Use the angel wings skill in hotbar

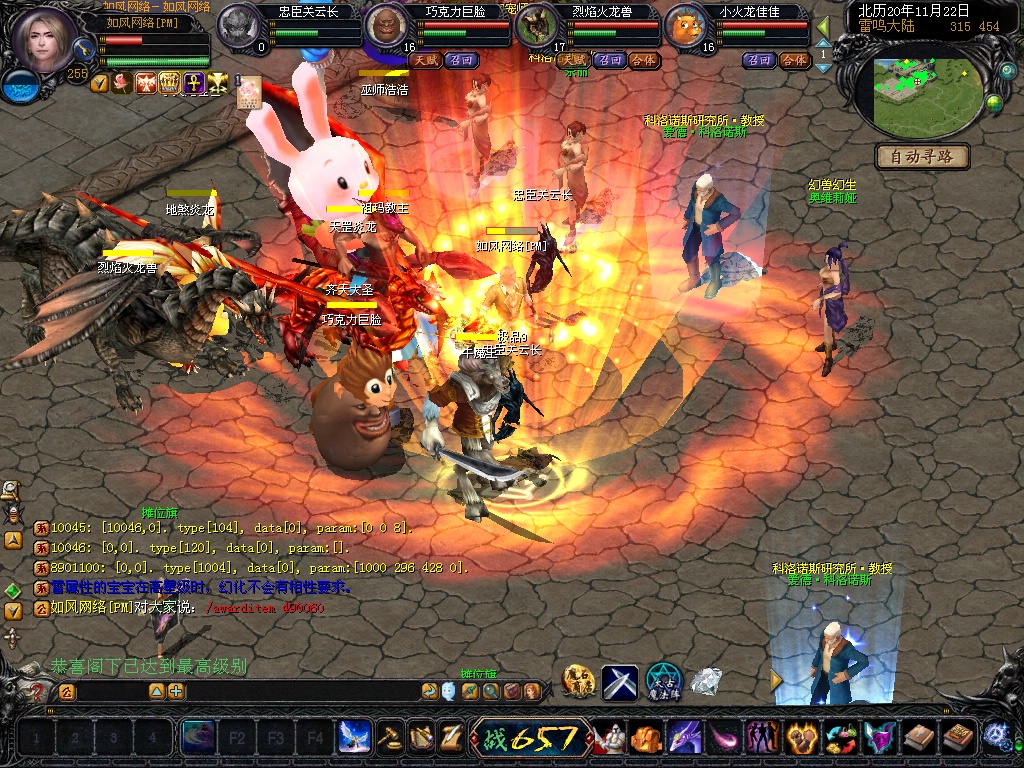coord(354,738)
